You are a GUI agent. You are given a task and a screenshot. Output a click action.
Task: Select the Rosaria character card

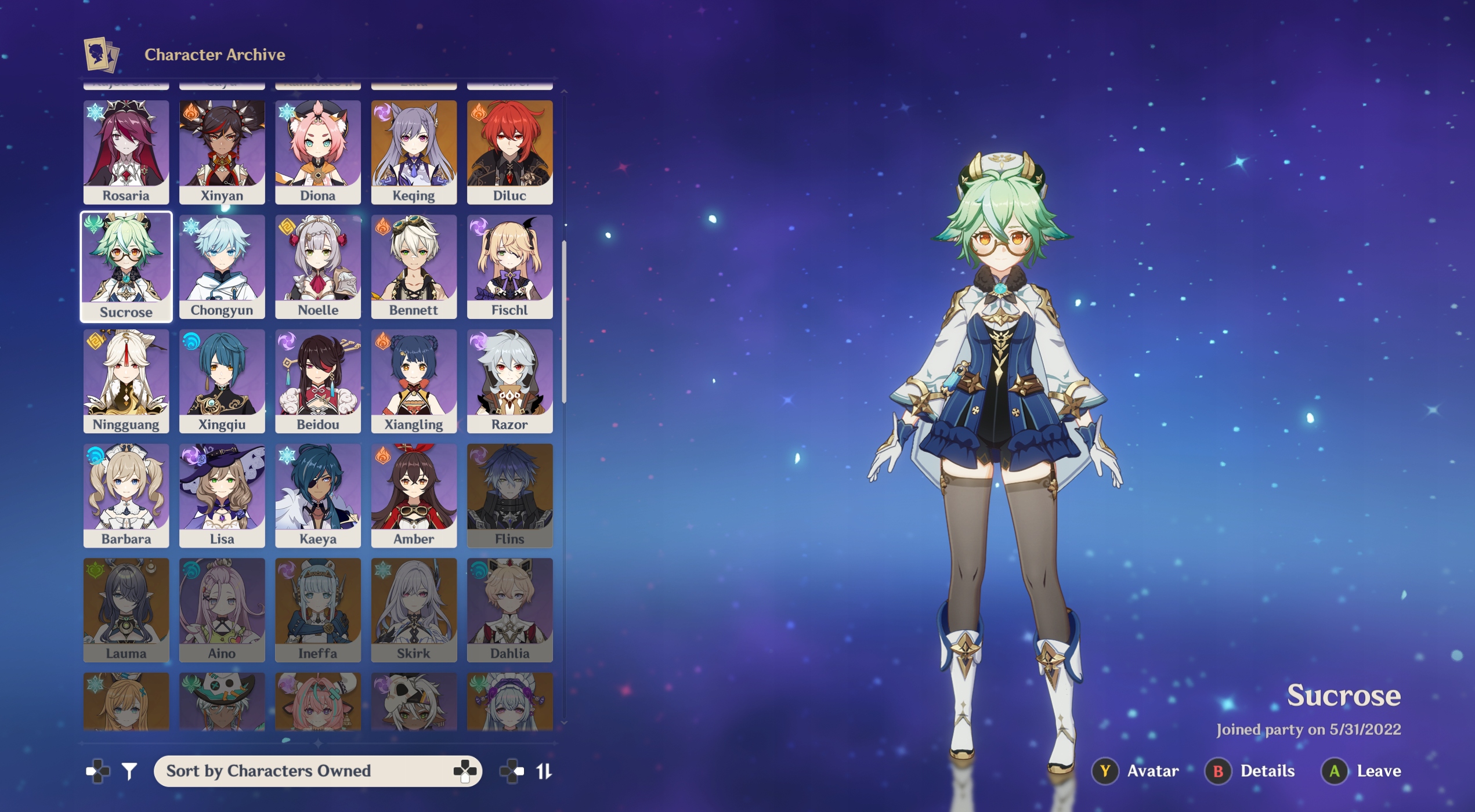(126, 151)
